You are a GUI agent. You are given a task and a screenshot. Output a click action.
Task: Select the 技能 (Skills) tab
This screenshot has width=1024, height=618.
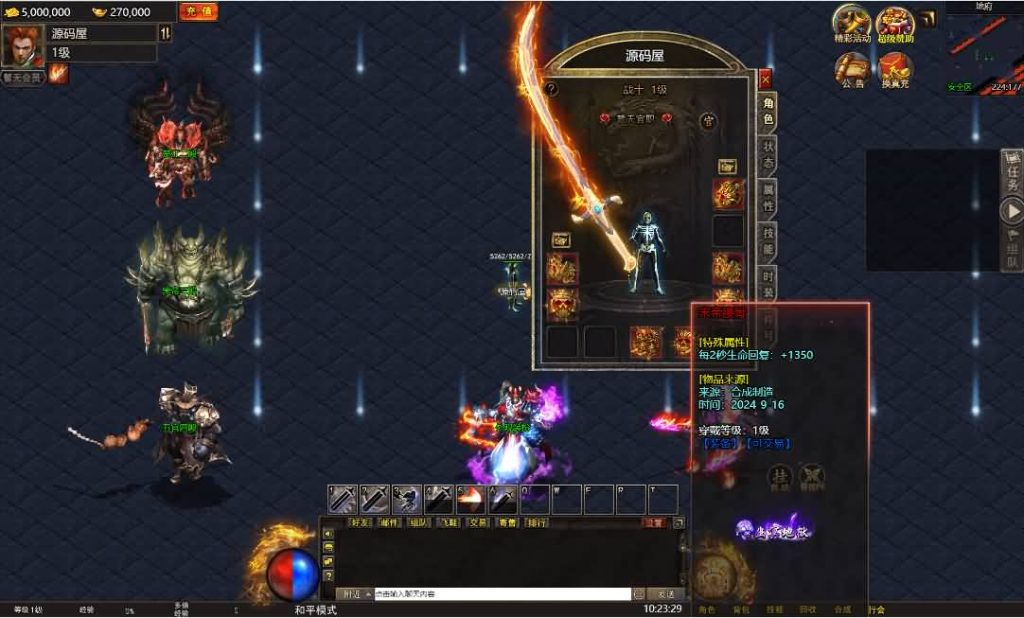point(768,241)
